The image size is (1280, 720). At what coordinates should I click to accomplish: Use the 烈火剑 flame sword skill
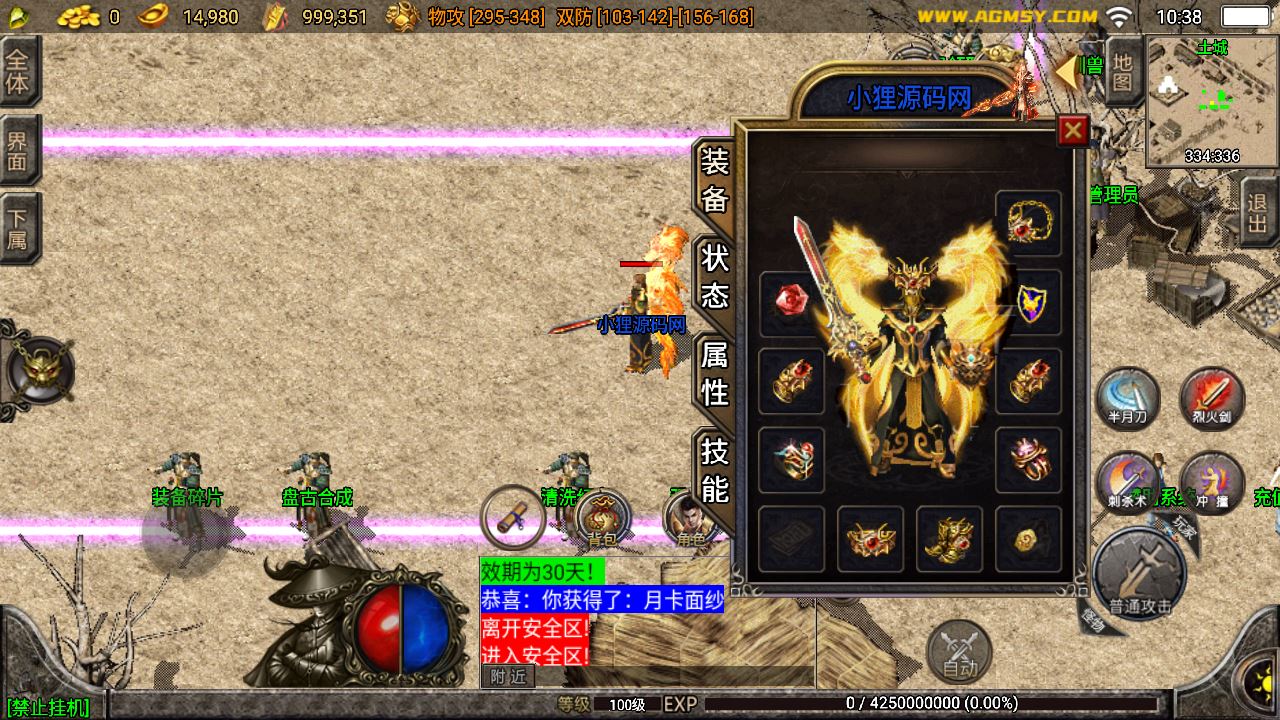click(x=1212, y=397)
